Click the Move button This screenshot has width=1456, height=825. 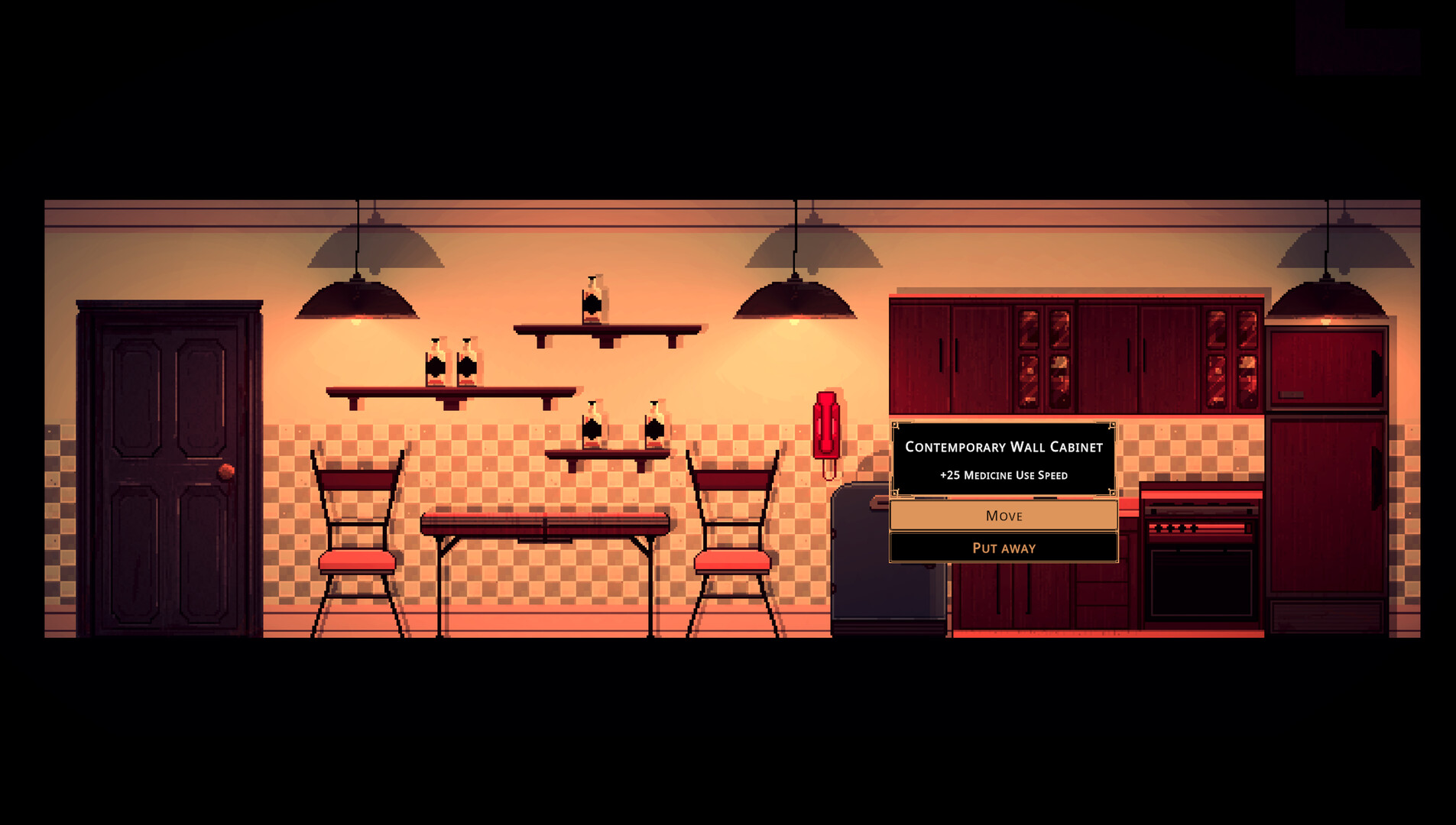click(1003, 516)
